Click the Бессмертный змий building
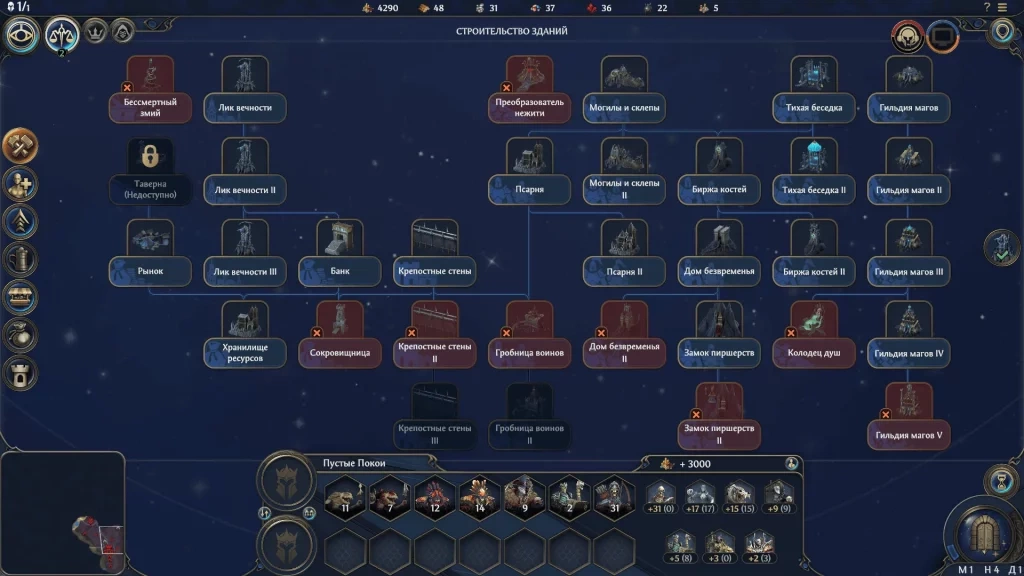The width and height of the screenshot is (1024, 576). (x=150, y=91)
